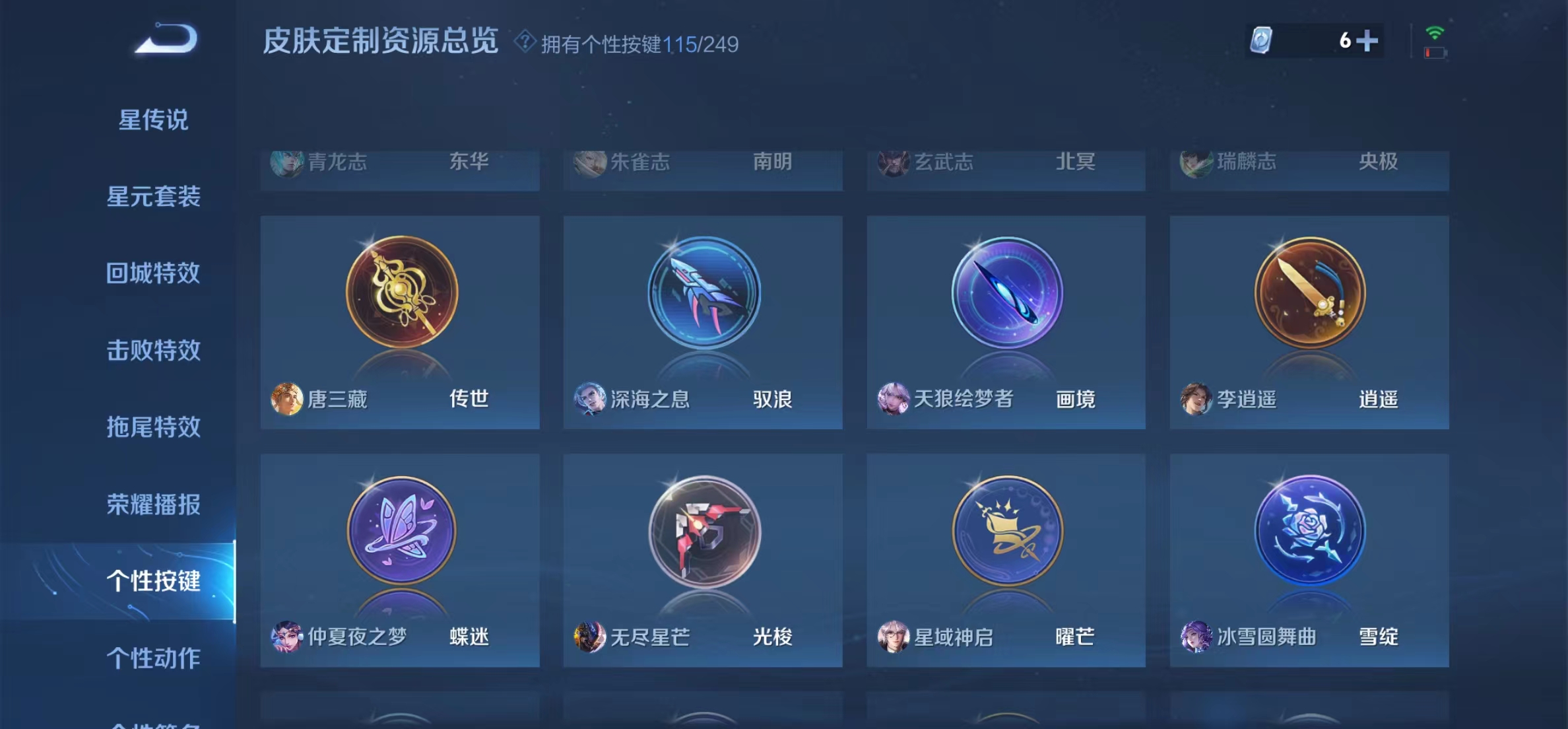This screenshot has height=729, width=1568.
Task: Switch to the 个性动作 tab
Action: (153, 658)
